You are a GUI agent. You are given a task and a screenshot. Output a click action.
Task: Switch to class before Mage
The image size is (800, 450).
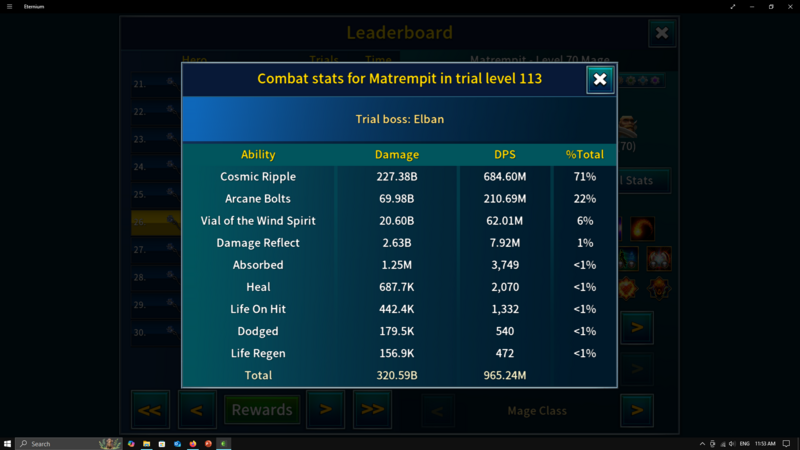(x=437, y=410)
